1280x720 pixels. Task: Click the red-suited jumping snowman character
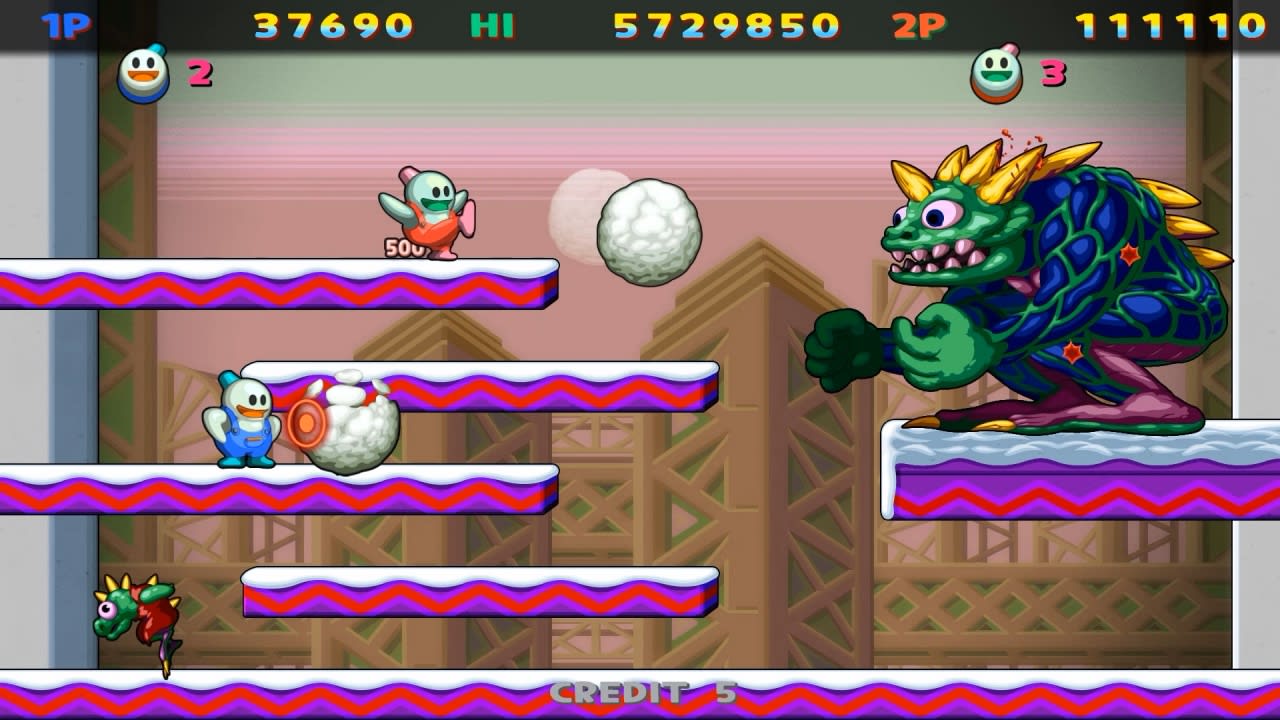tap(428, 210)
